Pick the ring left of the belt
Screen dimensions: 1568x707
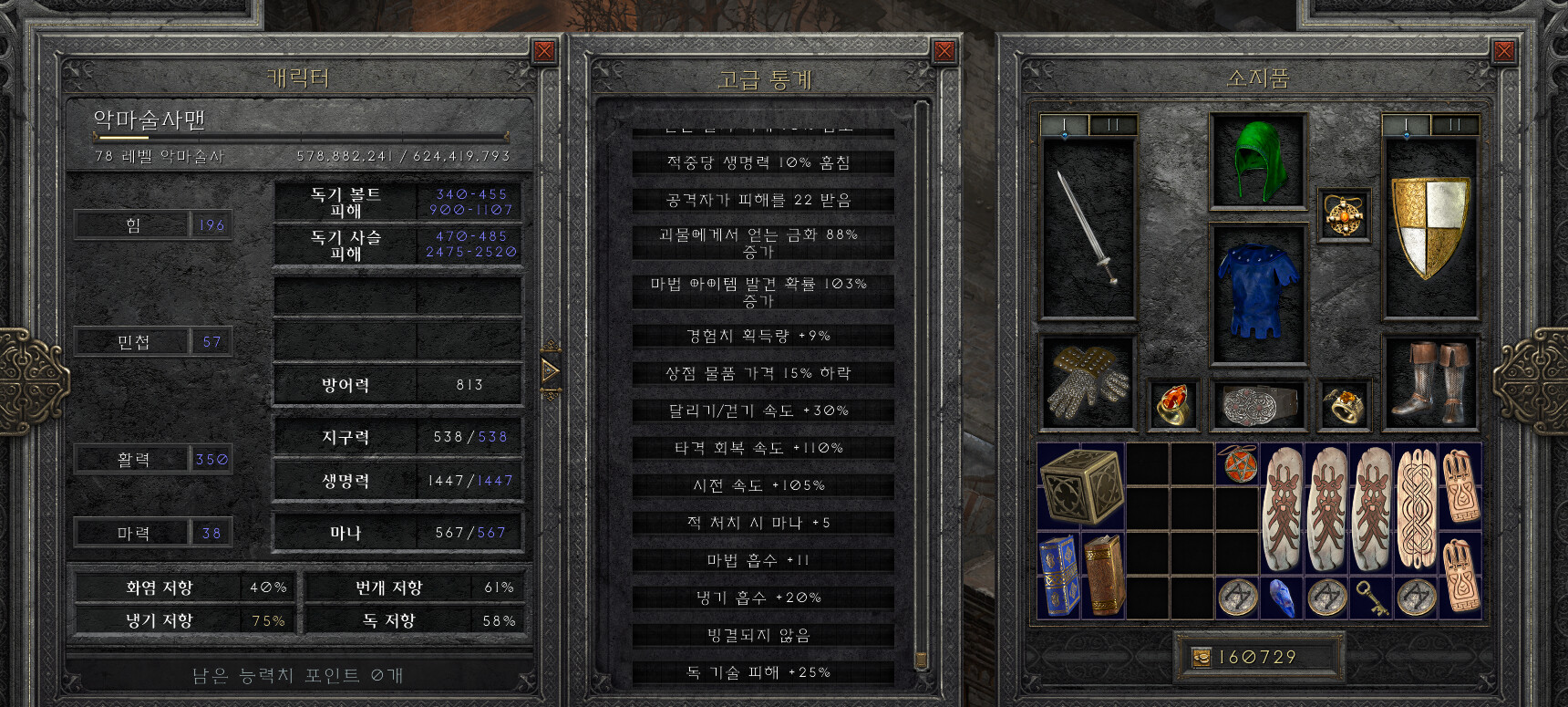(x=1172, y=404)
